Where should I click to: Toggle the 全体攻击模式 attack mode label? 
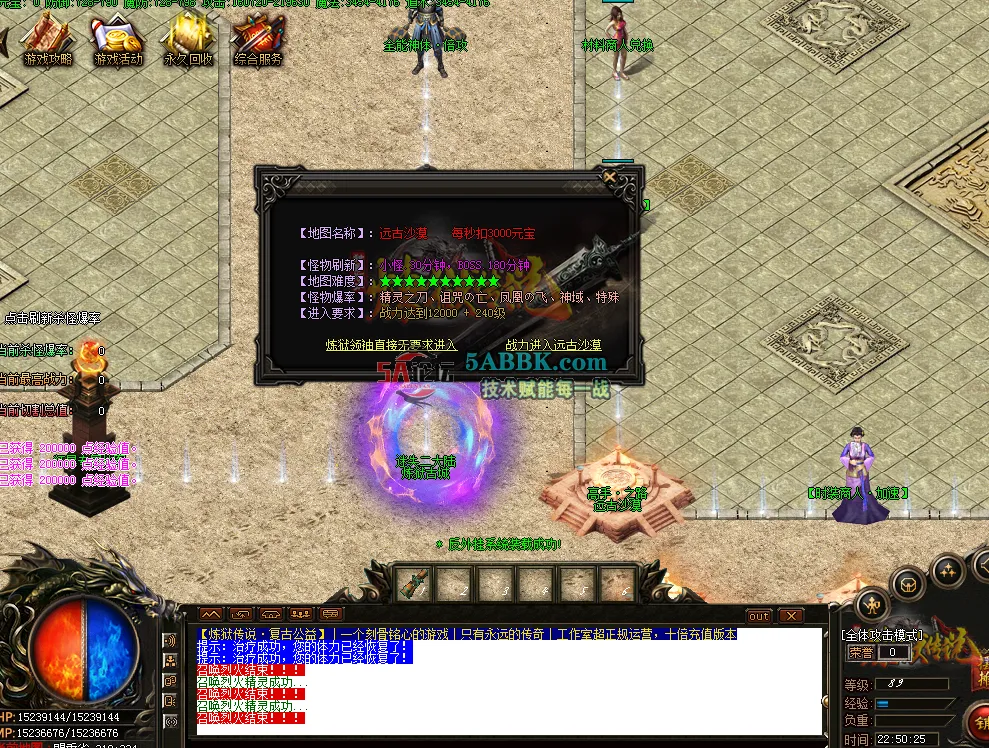[883, 634]
